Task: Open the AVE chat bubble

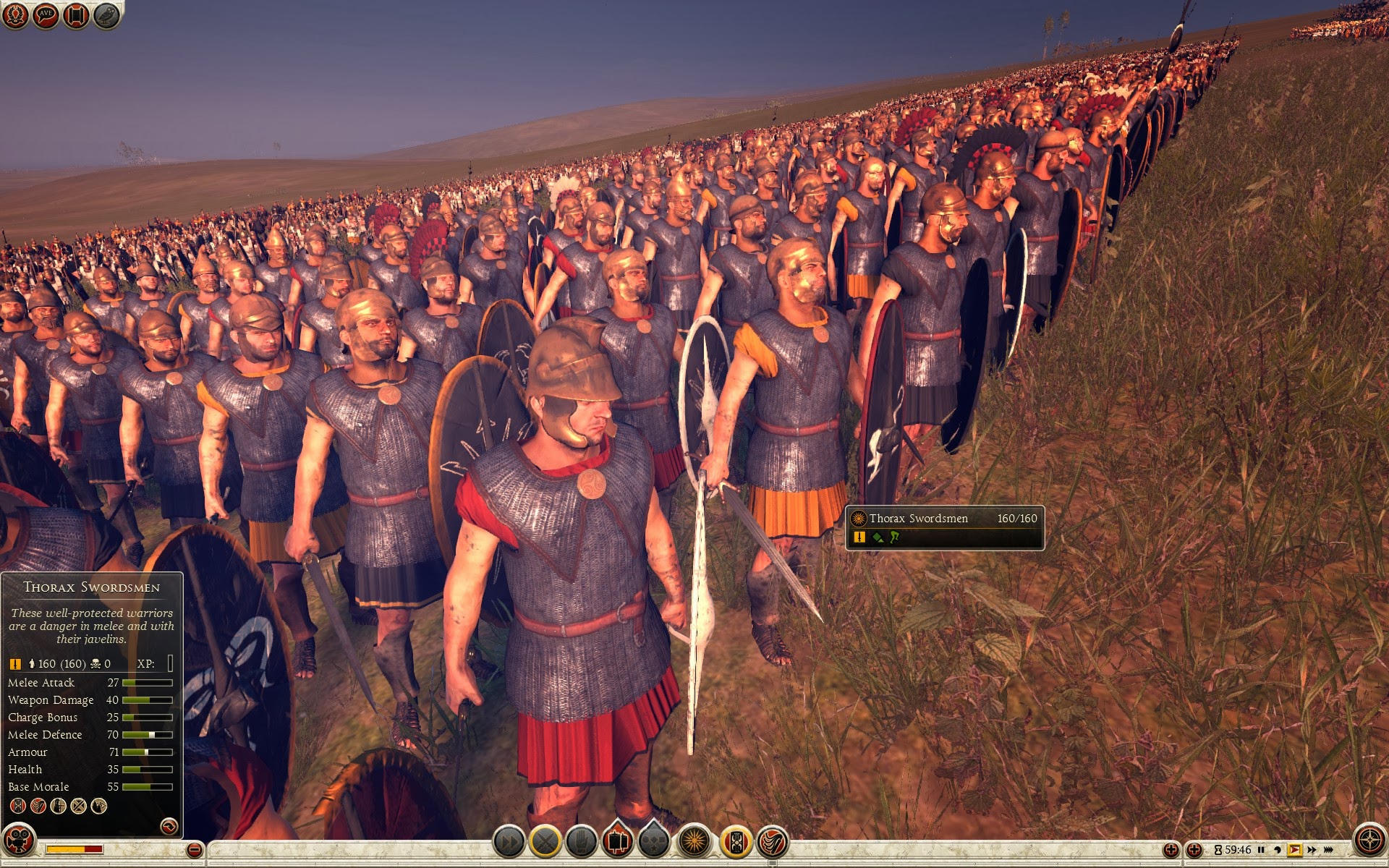Action: tap(46, 15)
